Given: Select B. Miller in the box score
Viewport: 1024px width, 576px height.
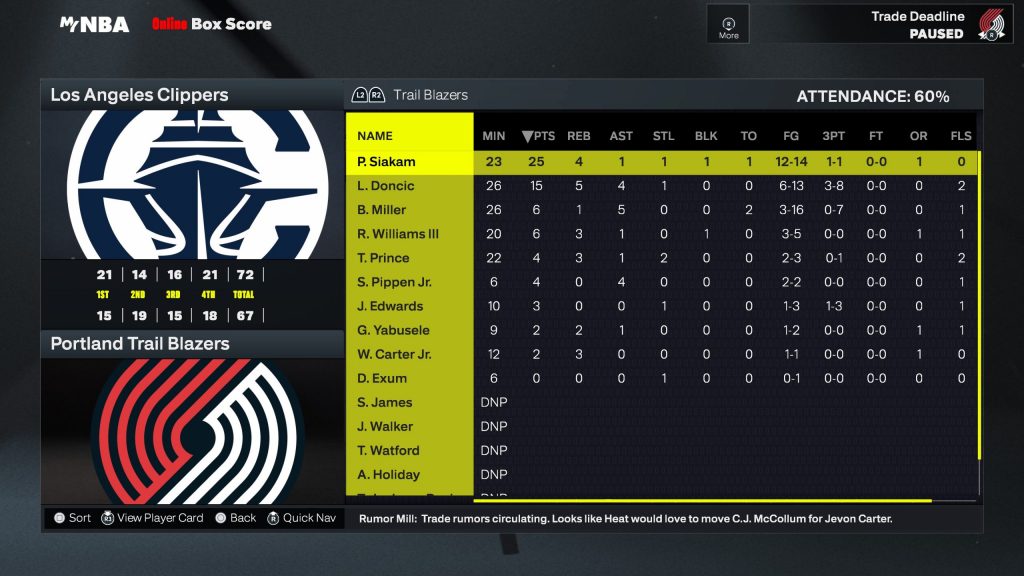Looking at the screenshot, I should (x=384, y=210).
